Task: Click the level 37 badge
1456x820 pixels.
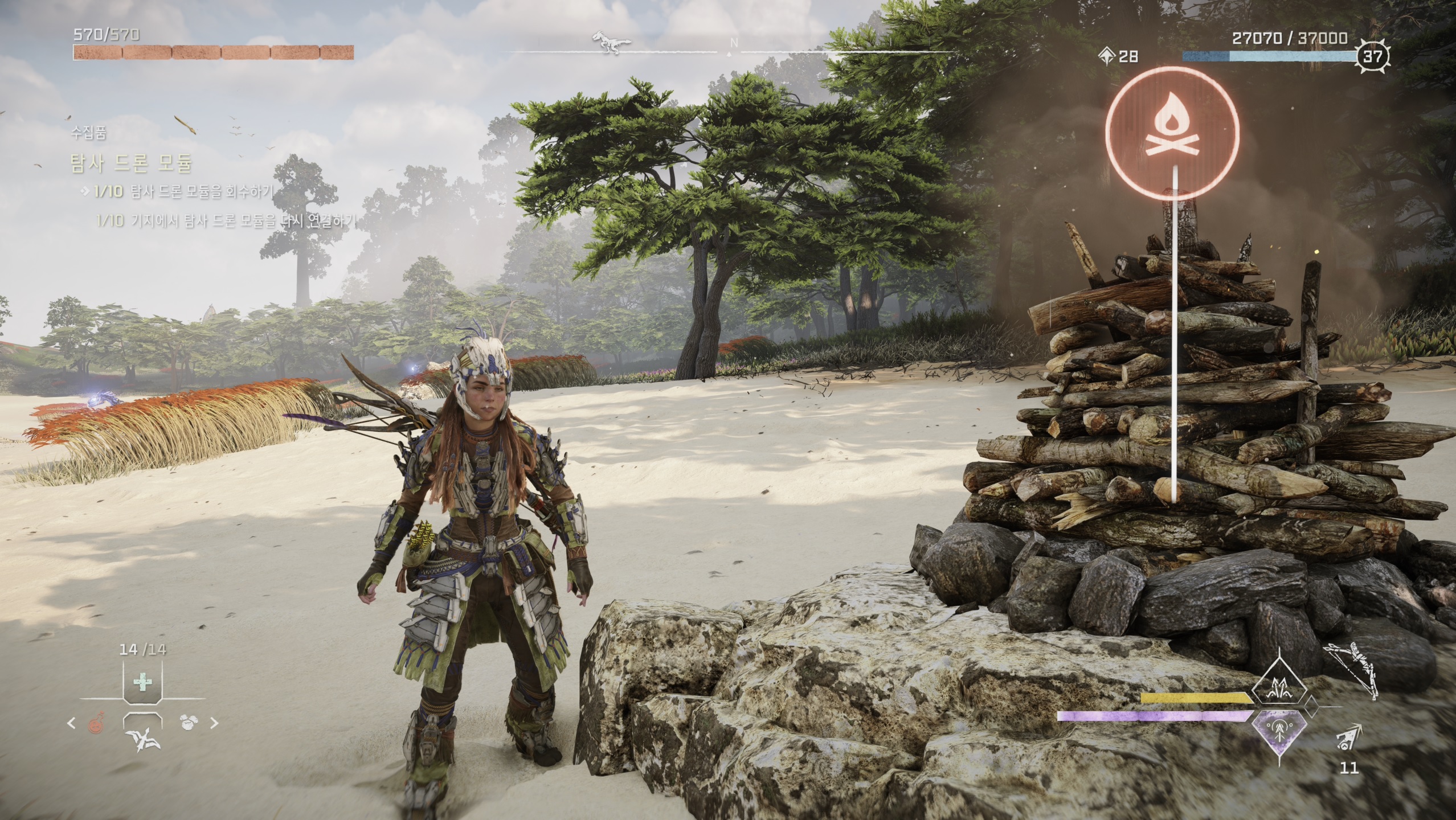Action: point(1374,56)
